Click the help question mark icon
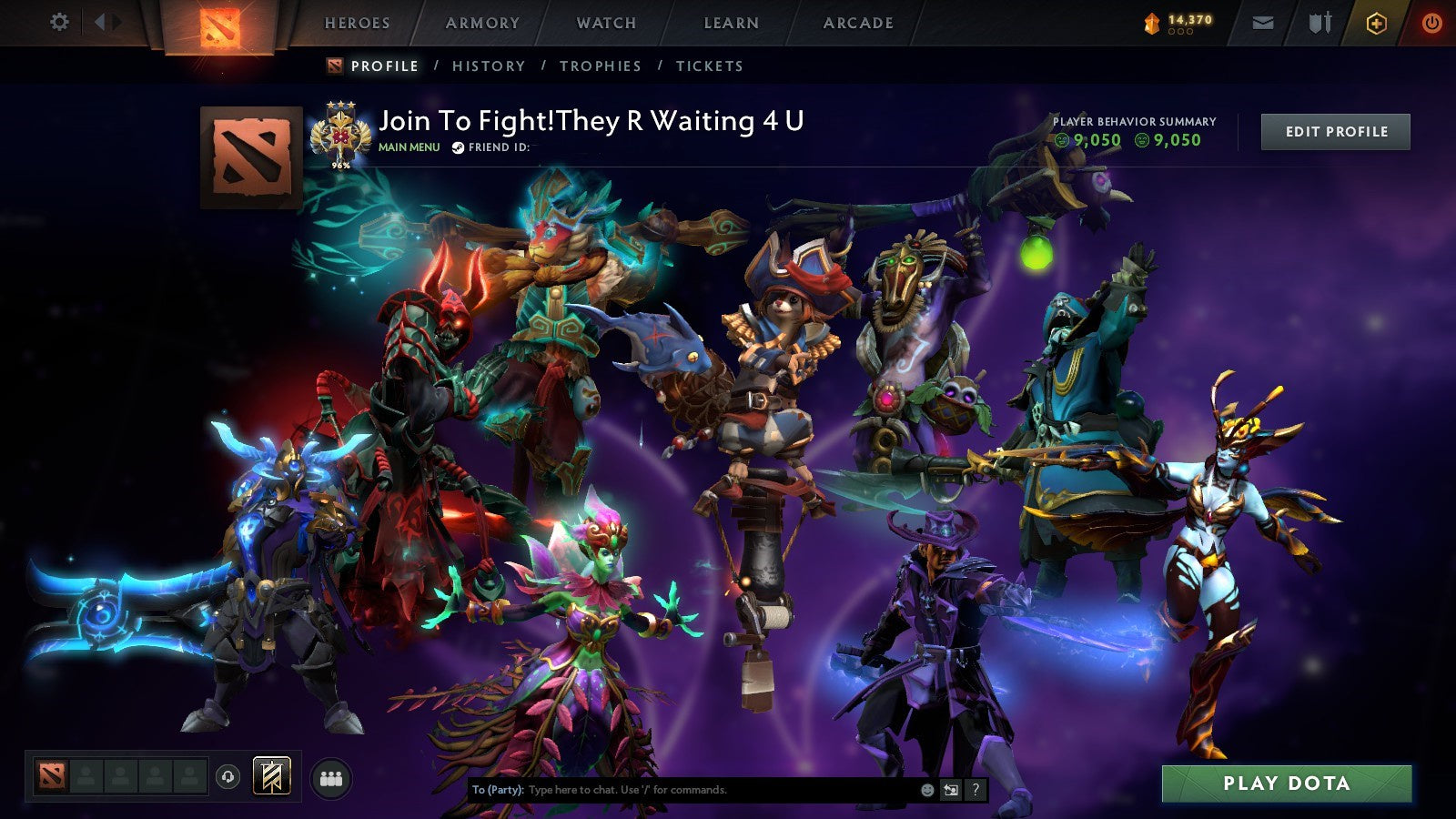 coord(976,790)
